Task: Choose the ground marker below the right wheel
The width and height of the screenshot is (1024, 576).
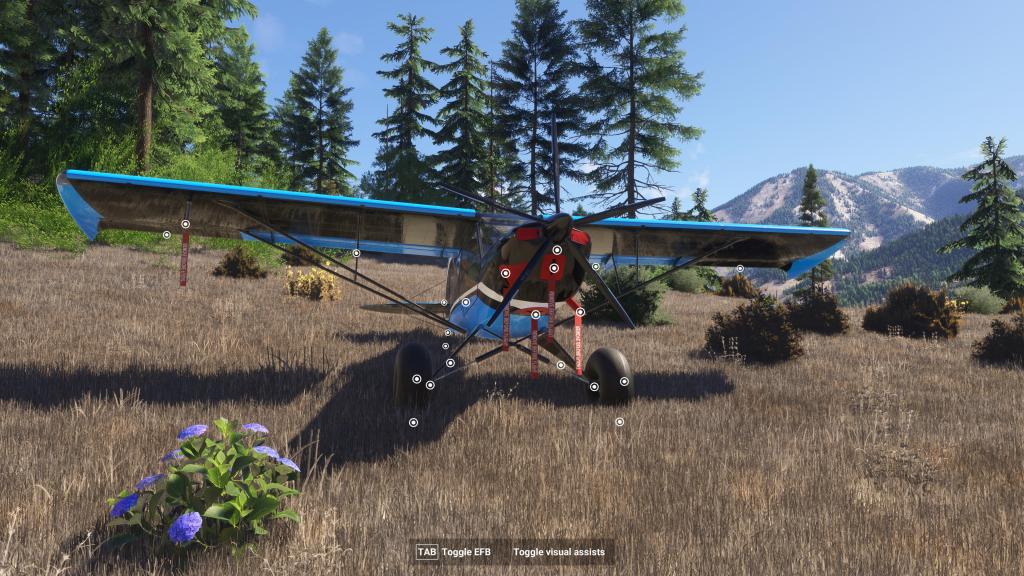Action: click(x=619, y=422)
